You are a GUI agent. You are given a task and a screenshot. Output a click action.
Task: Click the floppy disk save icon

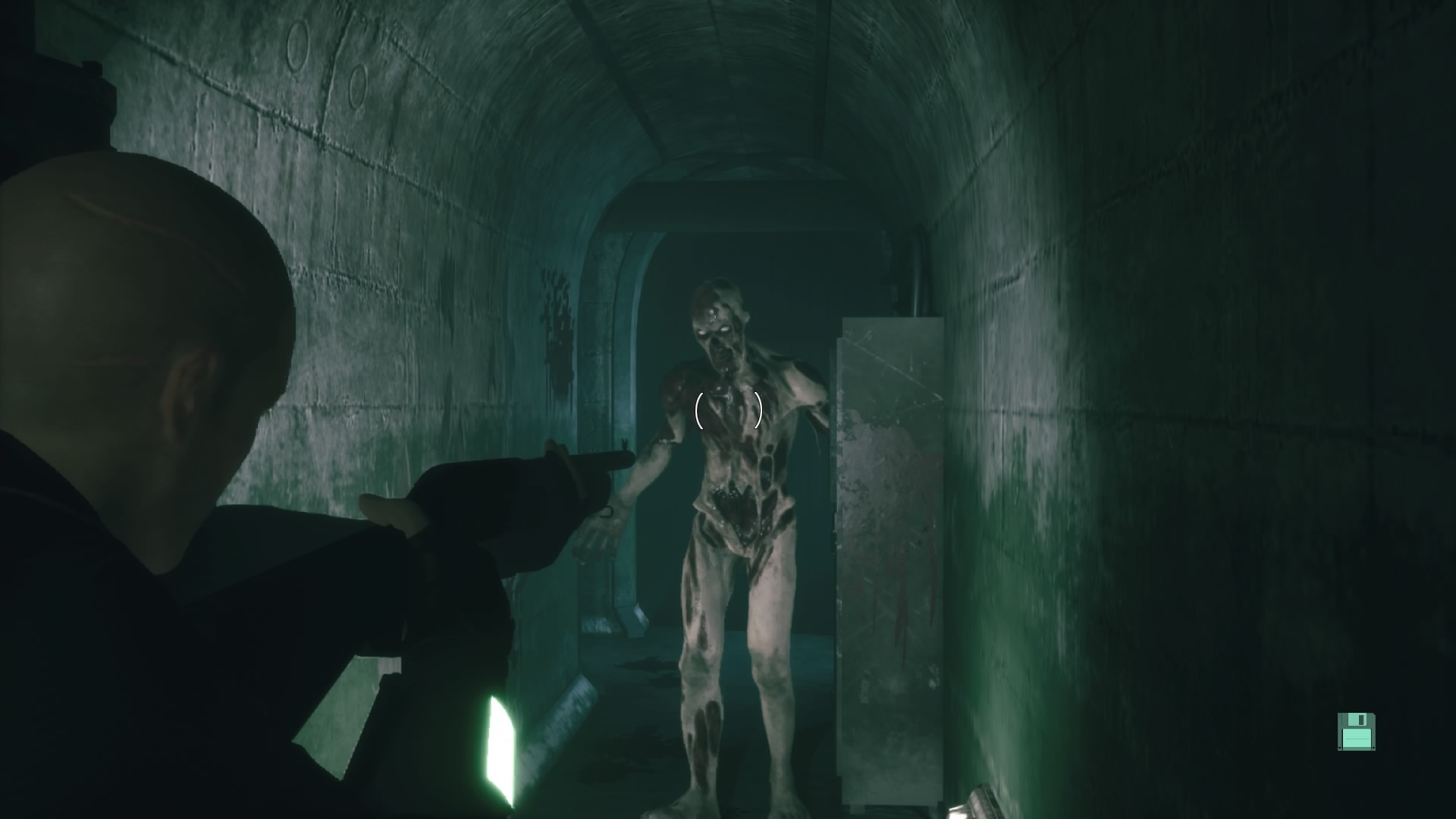[x=1356, y=732]
